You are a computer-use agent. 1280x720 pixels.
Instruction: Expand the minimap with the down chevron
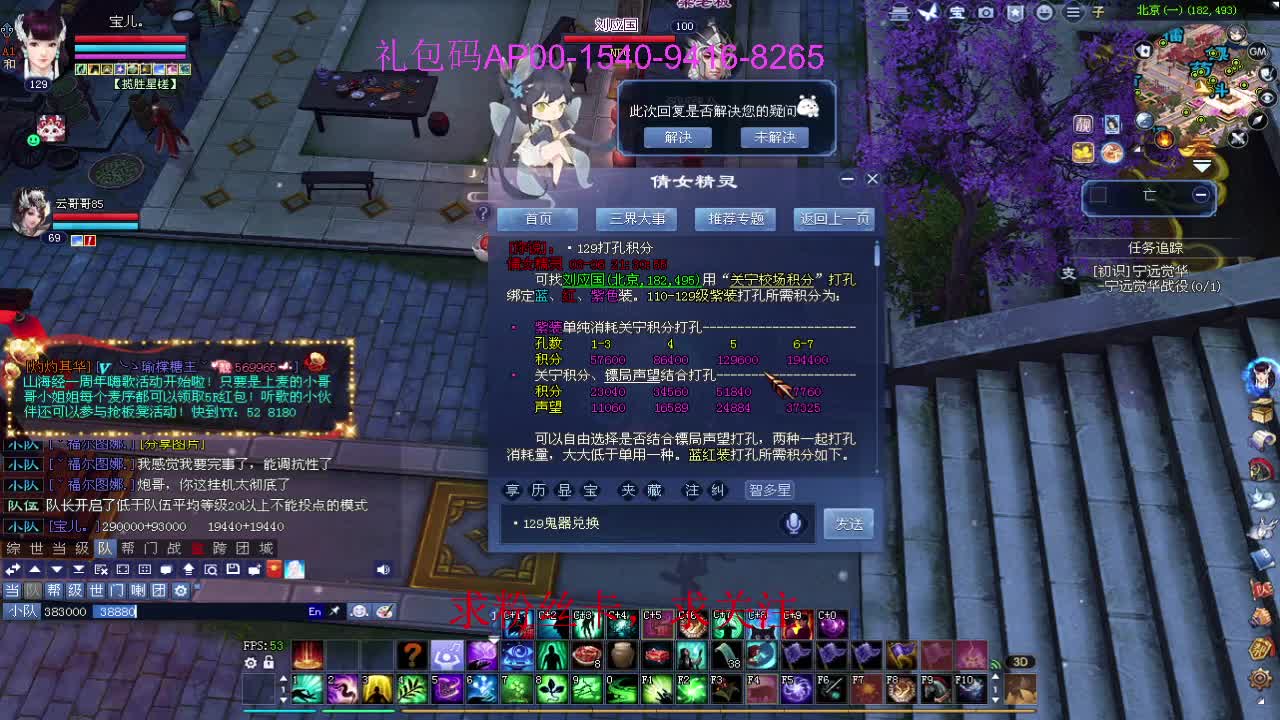click(x=1202, y=165)
